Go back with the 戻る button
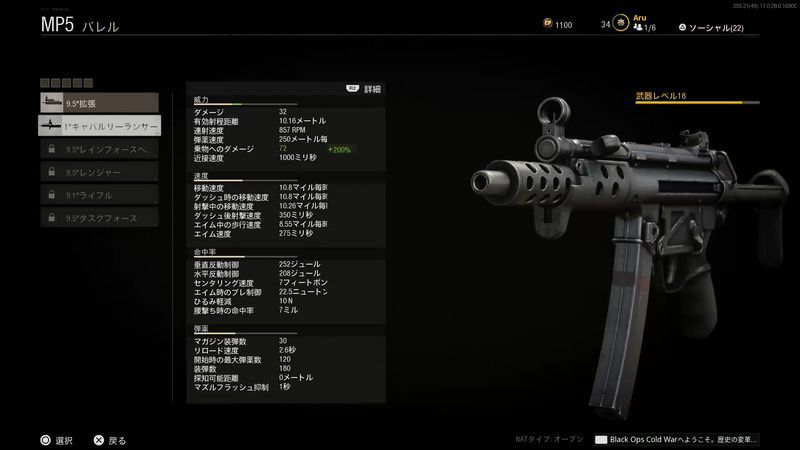Viewport: 800px width, 450px height. point(110,439)
